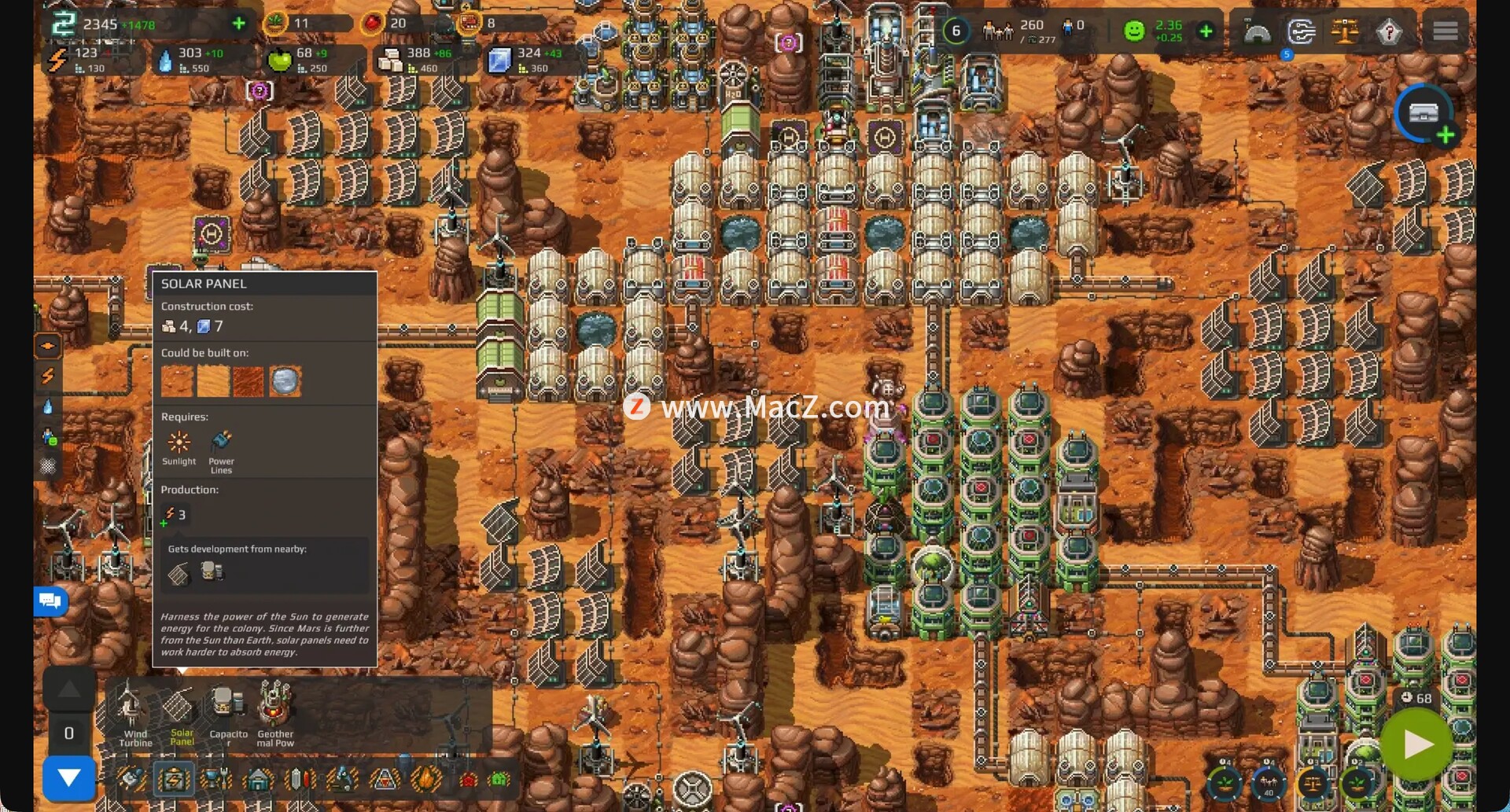
Task: Switch to the power buildings category
Action: [x=174, y=780]
